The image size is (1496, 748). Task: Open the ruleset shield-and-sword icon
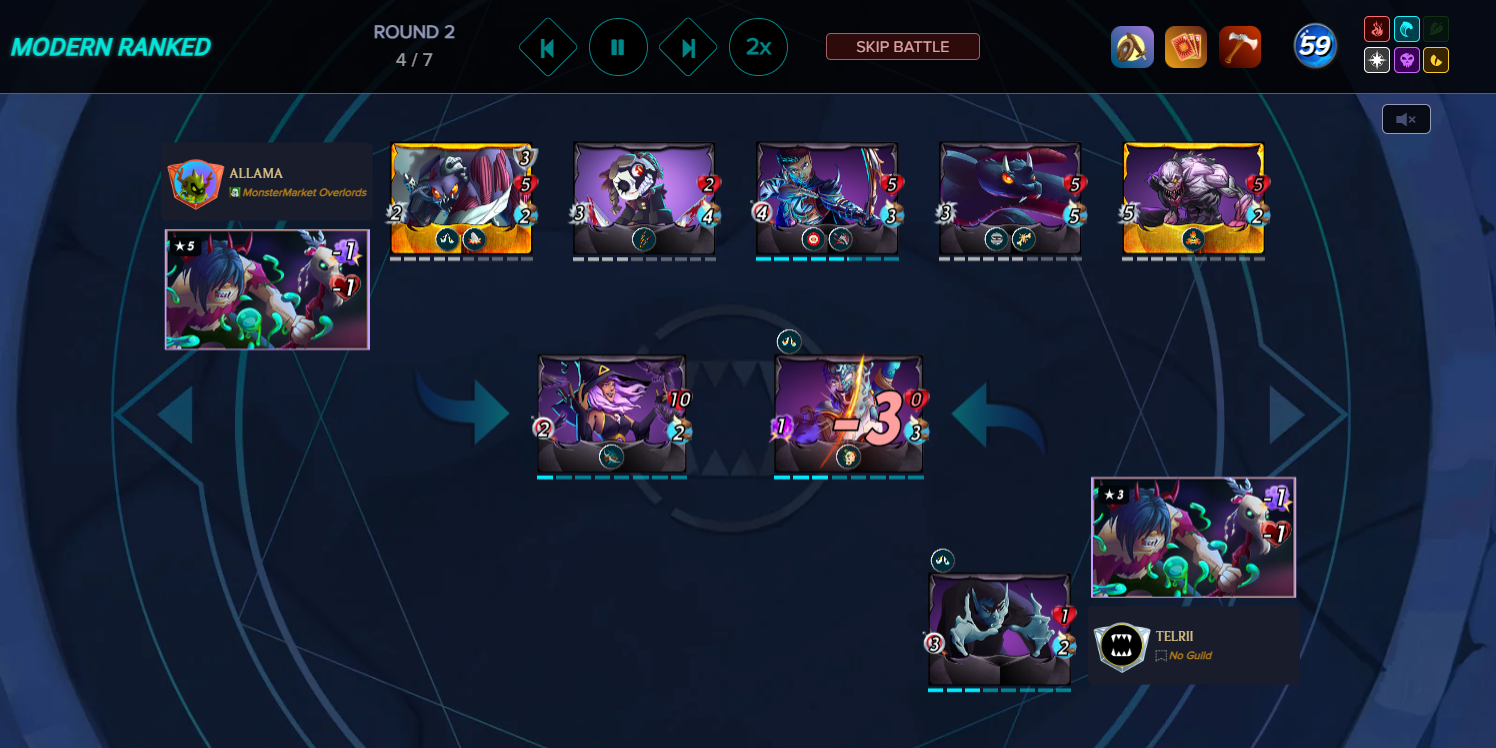pyautogui.click(x=1132, y=45)
